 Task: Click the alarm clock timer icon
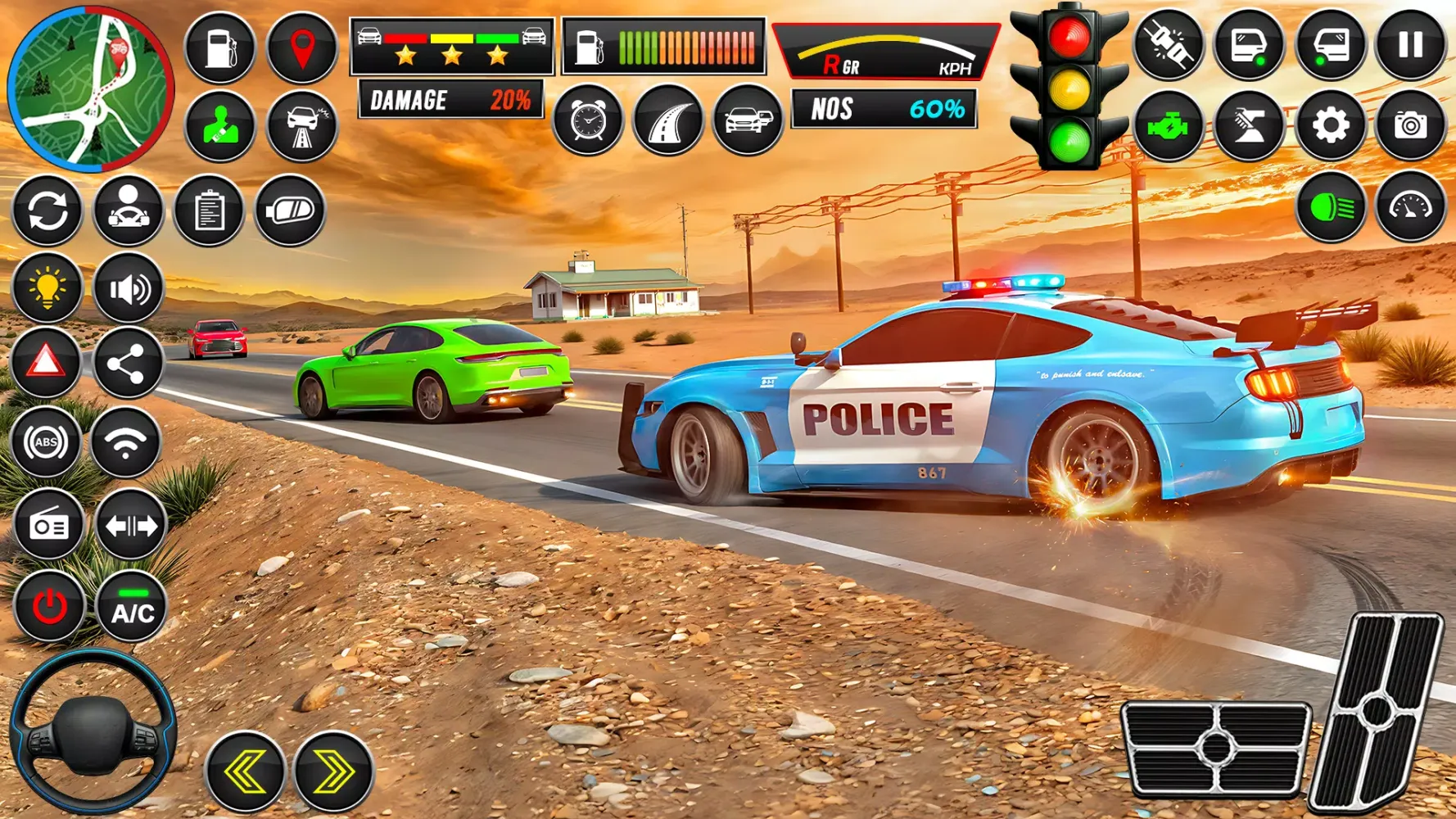(587, 121)
